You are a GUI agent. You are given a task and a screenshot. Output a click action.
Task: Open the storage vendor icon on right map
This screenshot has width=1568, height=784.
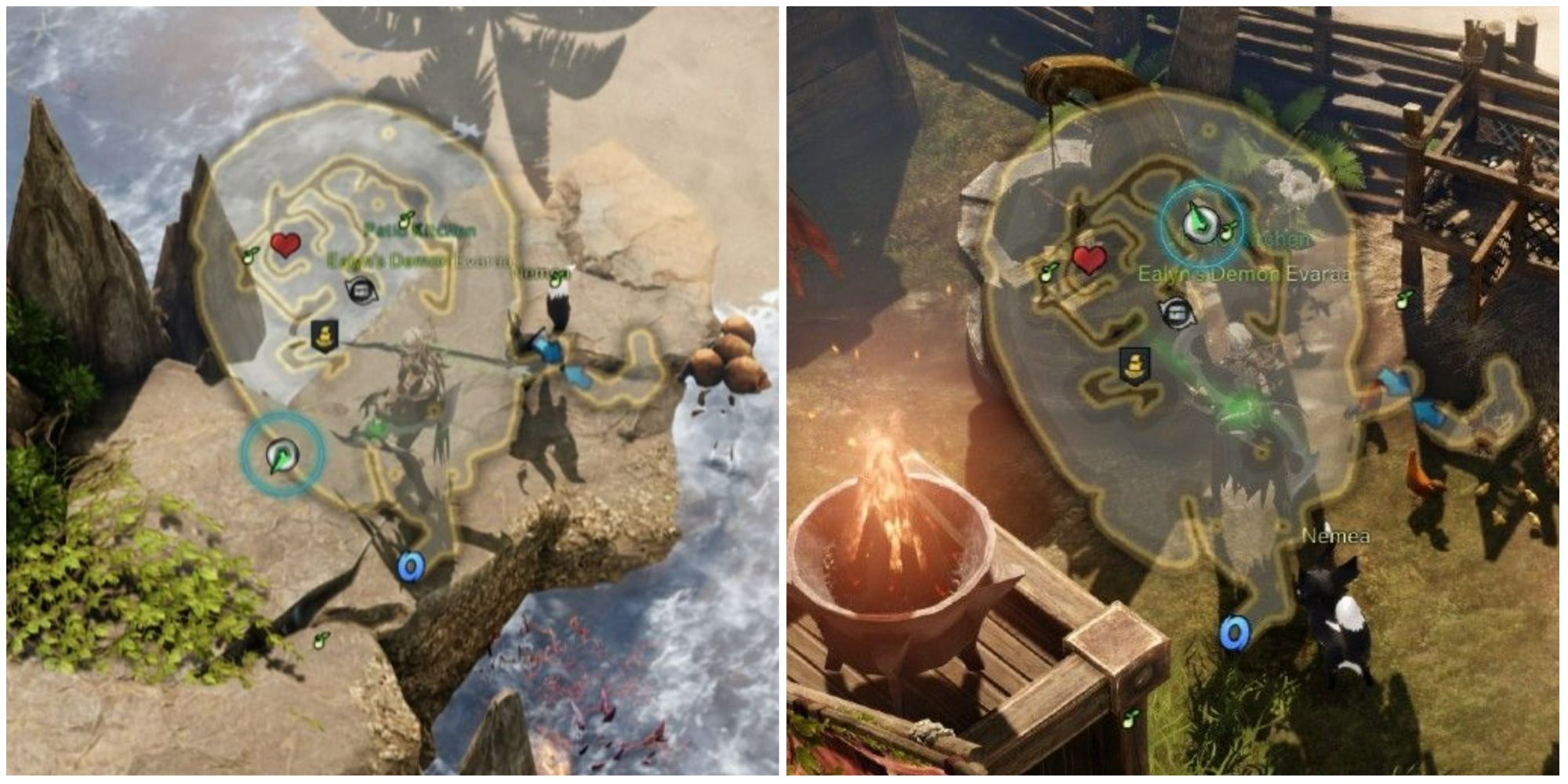pyautogui.click(x=1178, y=314)
